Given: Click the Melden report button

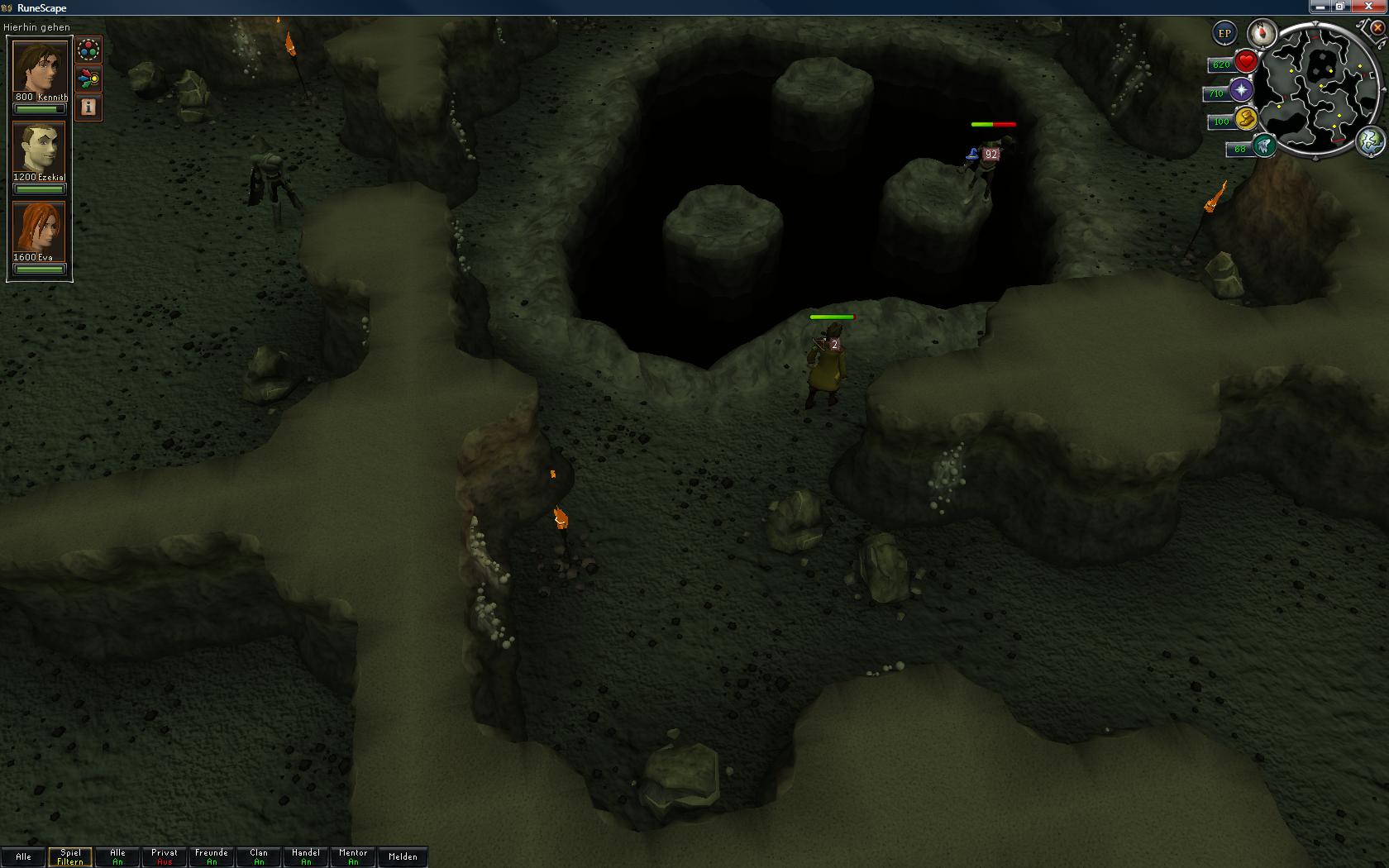Looking at the screenshot, I should point(403,856).
